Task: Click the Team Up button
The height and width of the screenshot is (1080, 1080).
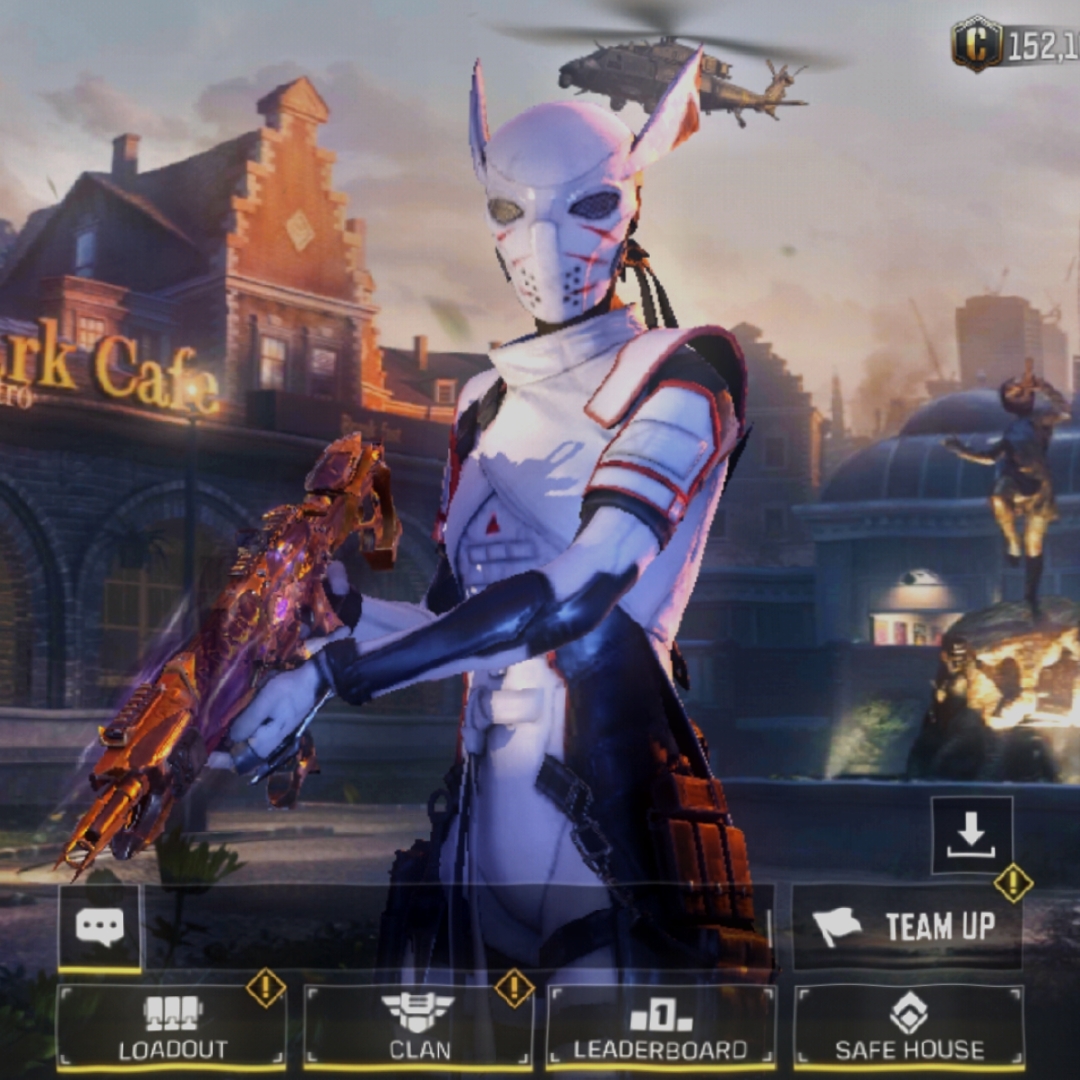Action: [x=907, y=927]
